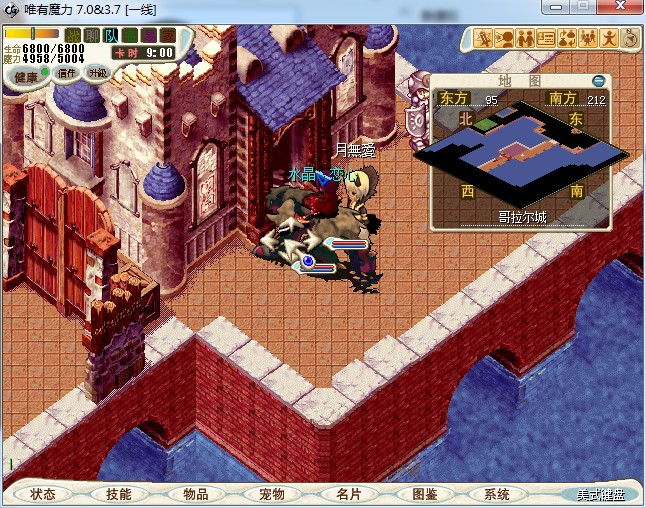Open the 名片 name card menu

347,494
